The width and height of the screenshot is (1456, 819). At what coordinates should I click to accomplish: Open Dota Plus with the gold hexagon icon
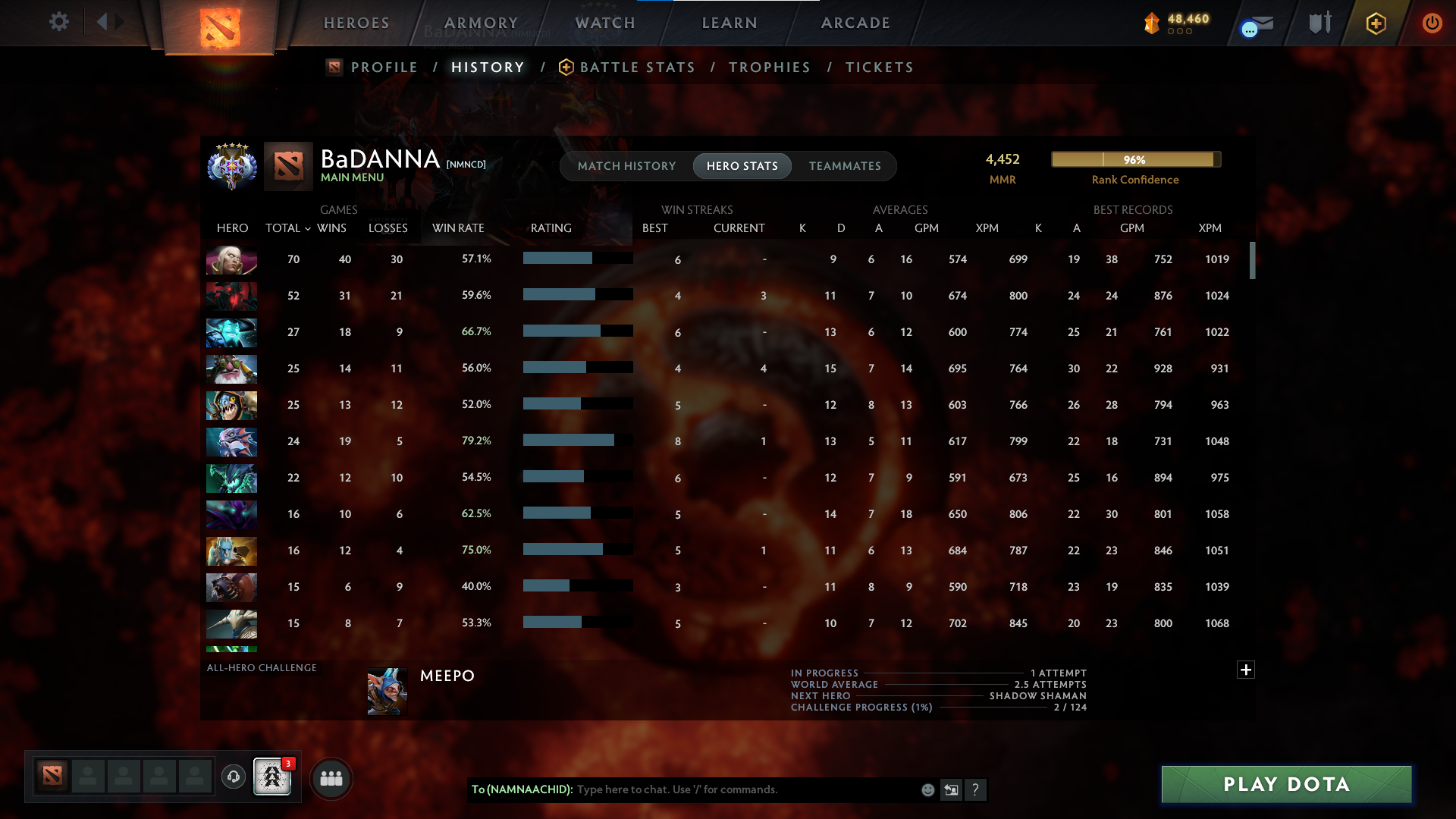point(1376,23)
